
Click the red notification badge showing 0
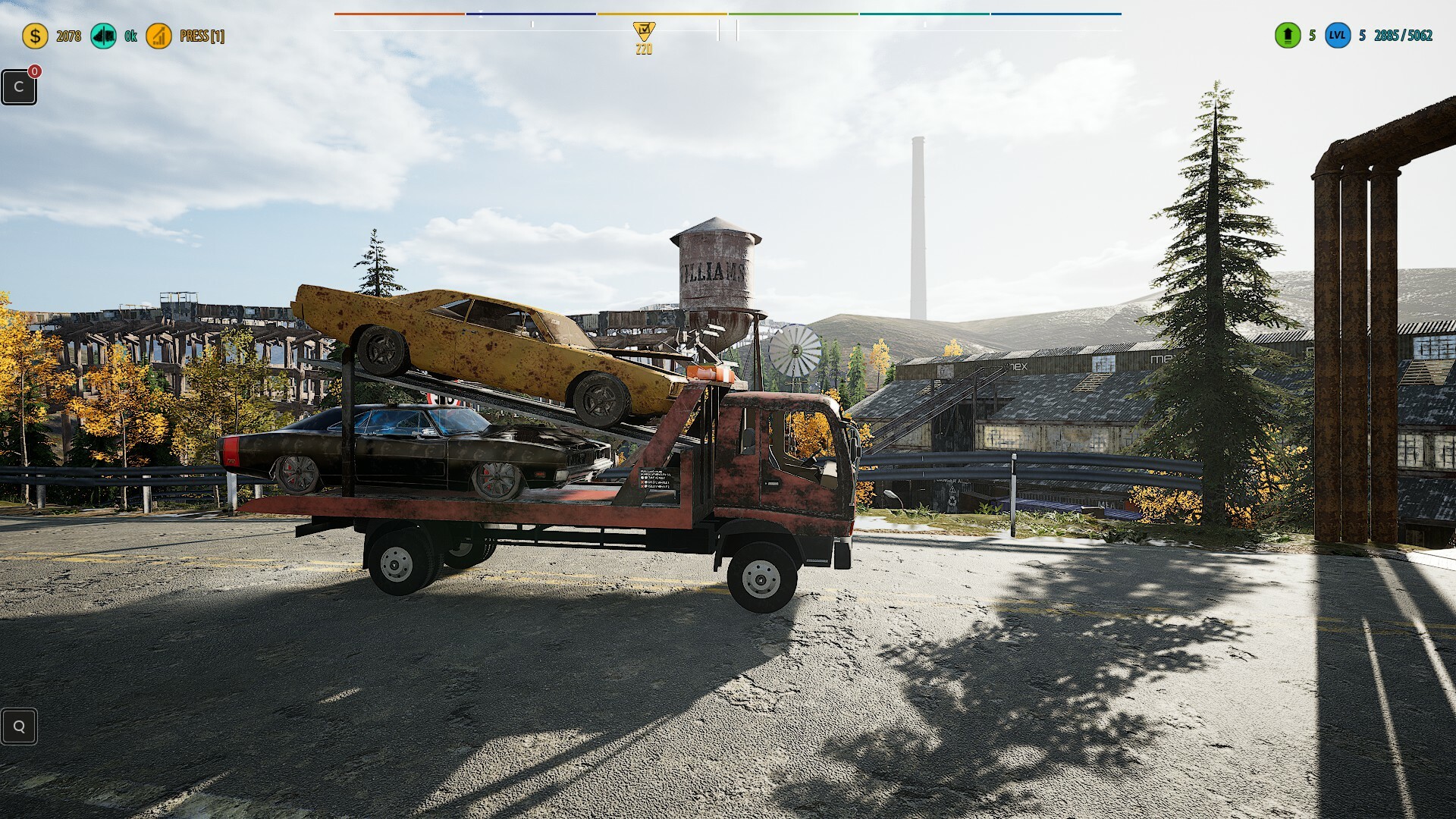pyautogui.click(x=33, y=70)
